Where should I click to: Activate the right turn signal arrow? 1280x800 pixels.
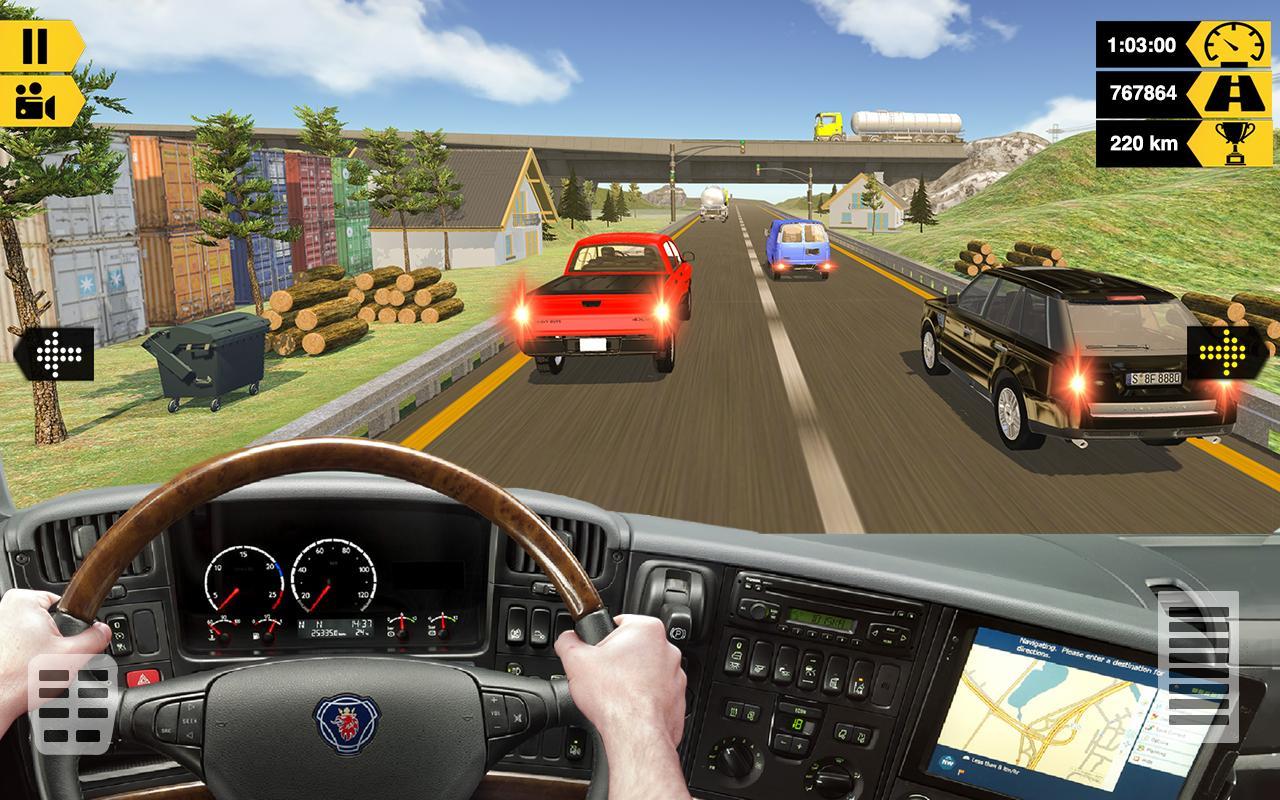(x=1223, y=353)
